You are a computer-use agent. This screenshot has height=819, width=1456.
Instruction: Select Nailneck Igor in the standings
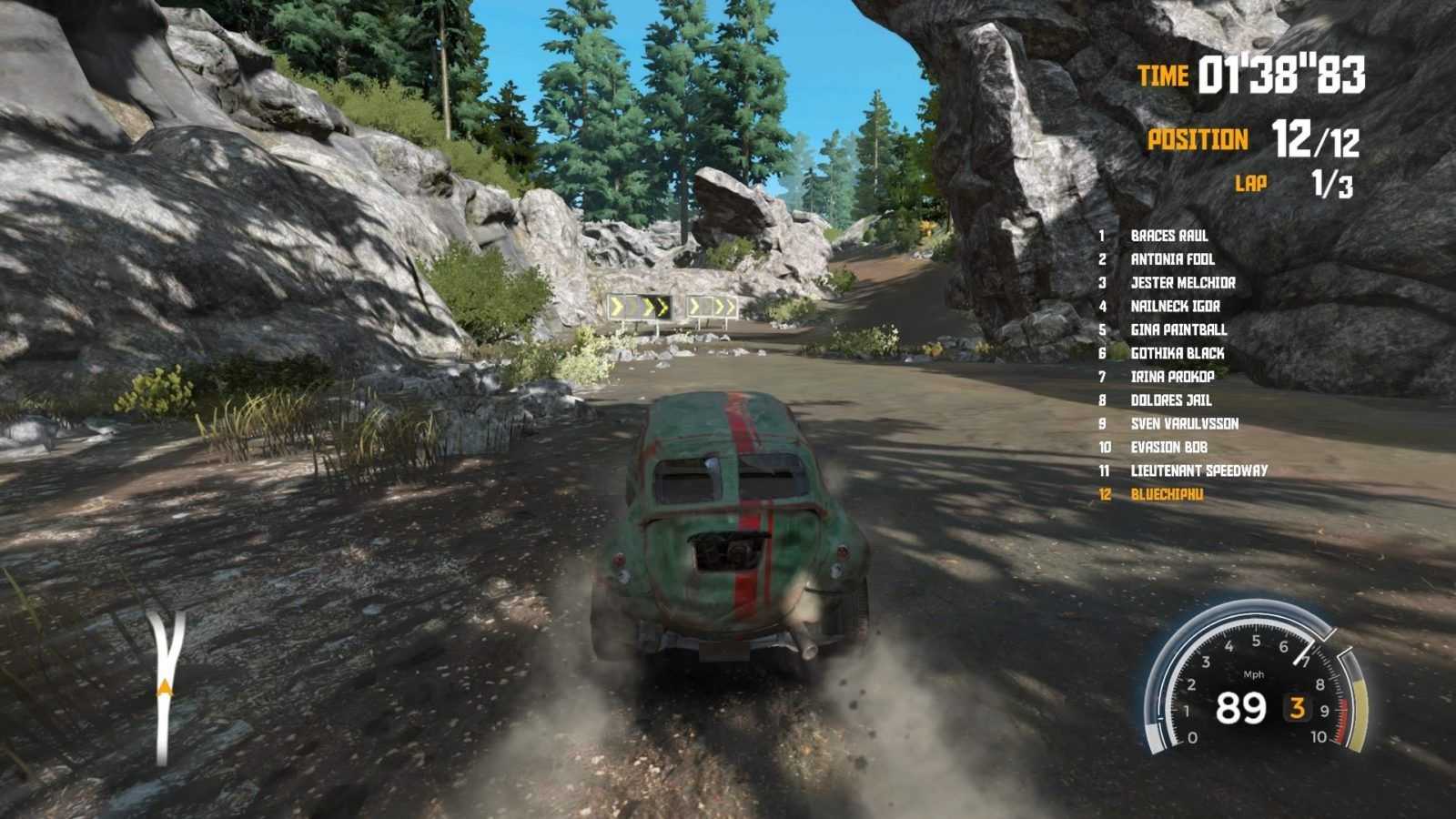tap(1175, 307)
